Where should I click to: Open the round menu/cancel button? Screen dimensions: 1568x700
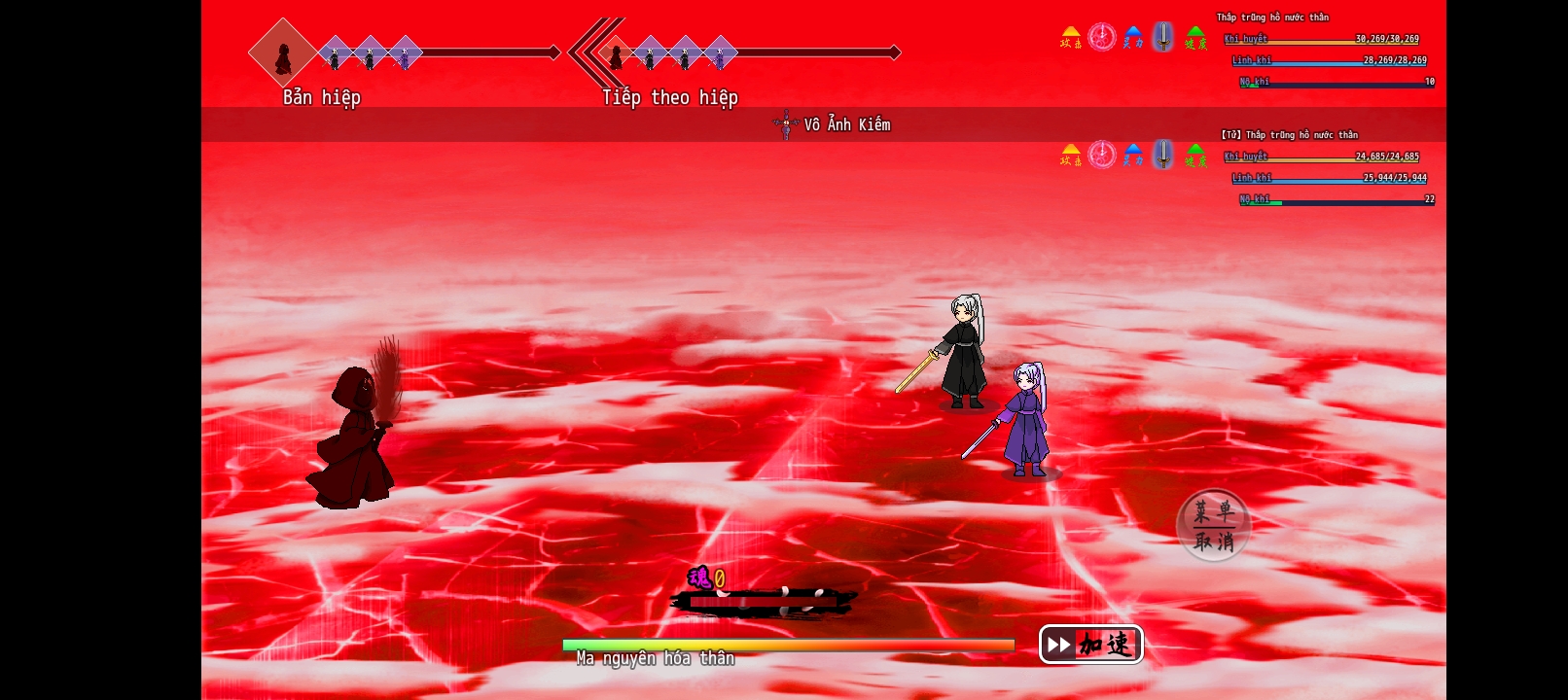1213,525
